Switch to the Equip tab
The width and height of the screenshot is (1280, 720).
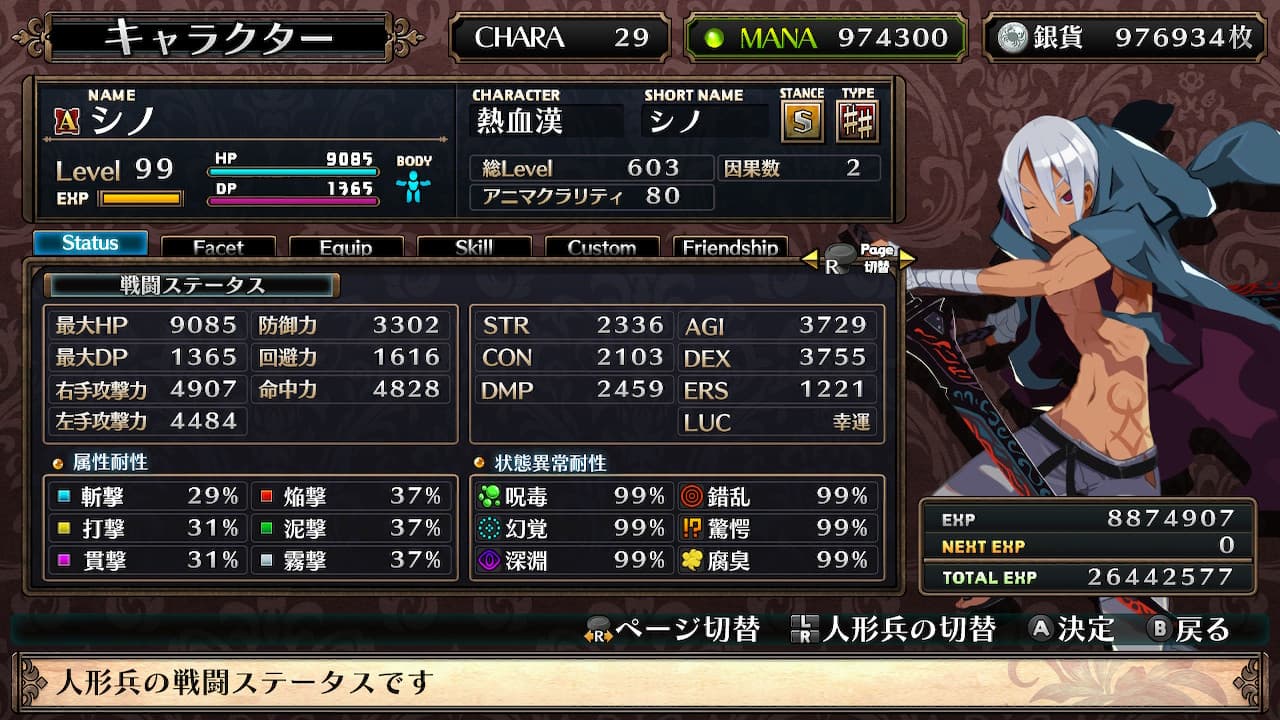click(x=346, y=247)
